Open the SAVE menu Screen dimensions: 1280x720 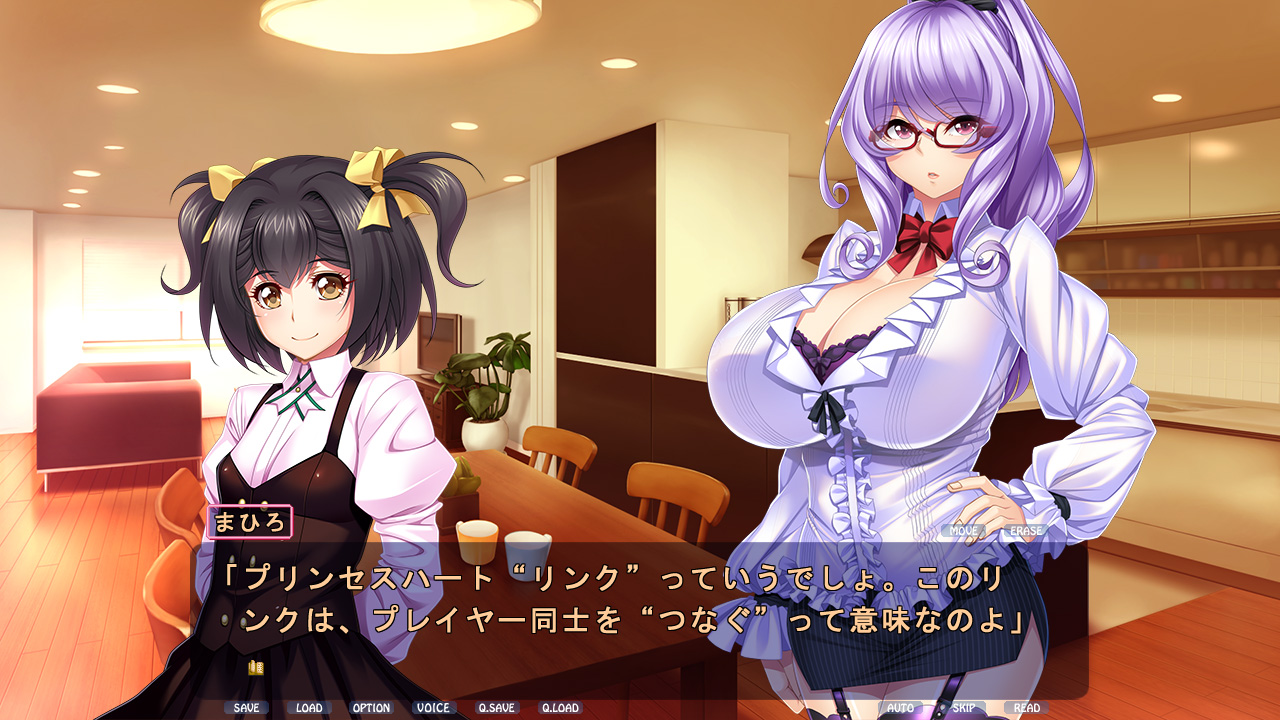tap(246, 708)
